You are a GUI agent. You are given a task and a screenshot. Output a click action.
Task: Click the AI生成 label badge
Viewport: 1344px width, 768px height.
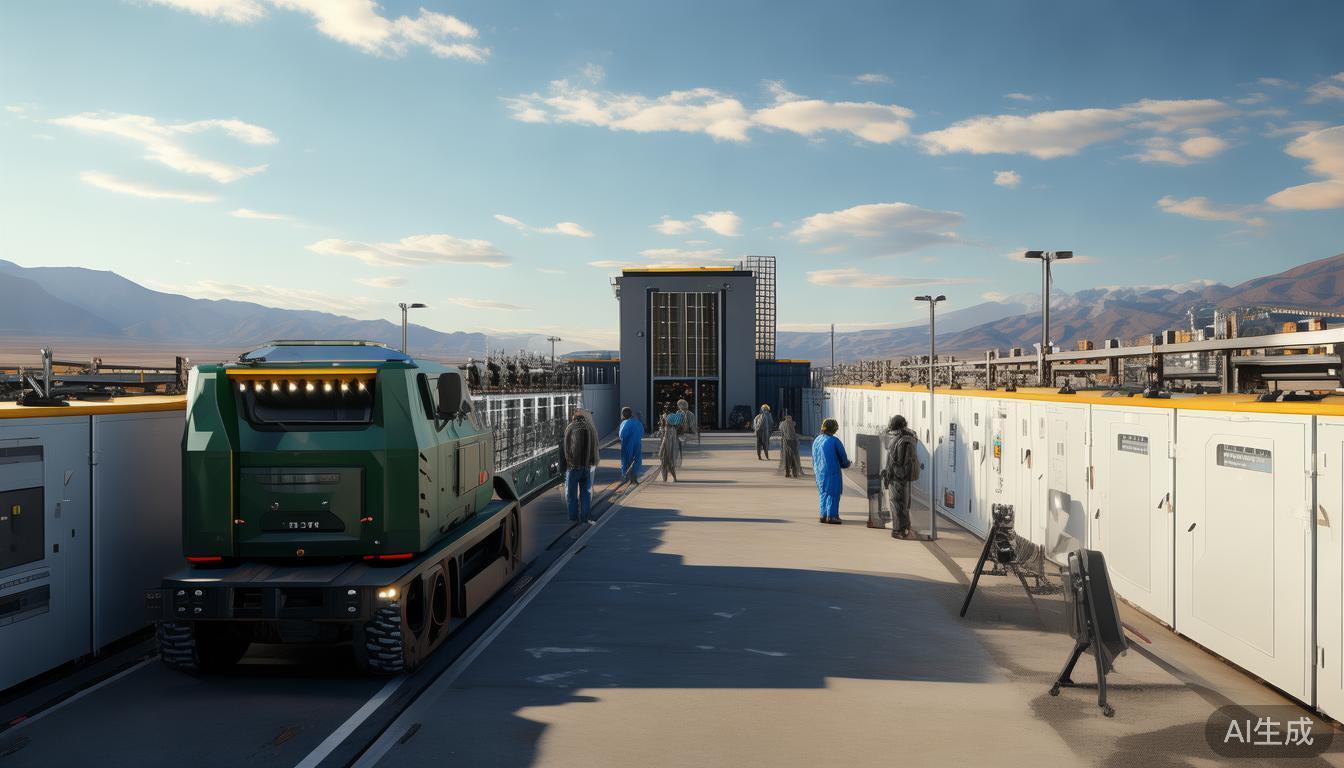pos(1268,731)
